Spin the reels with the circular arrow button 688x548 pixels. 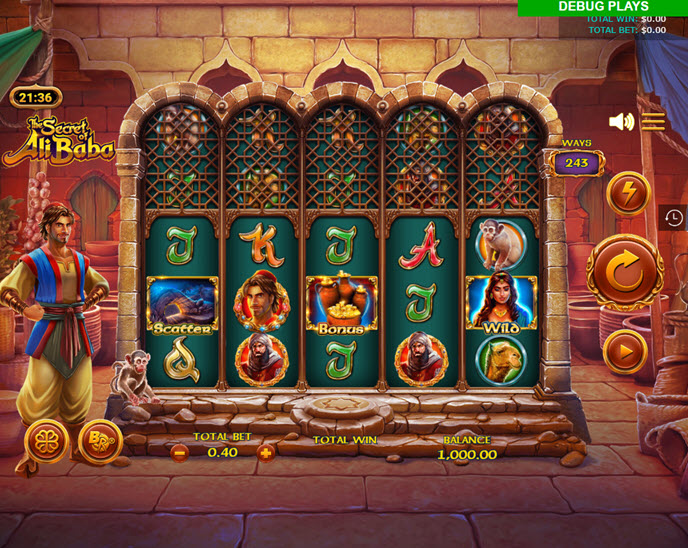click(624, 272)
